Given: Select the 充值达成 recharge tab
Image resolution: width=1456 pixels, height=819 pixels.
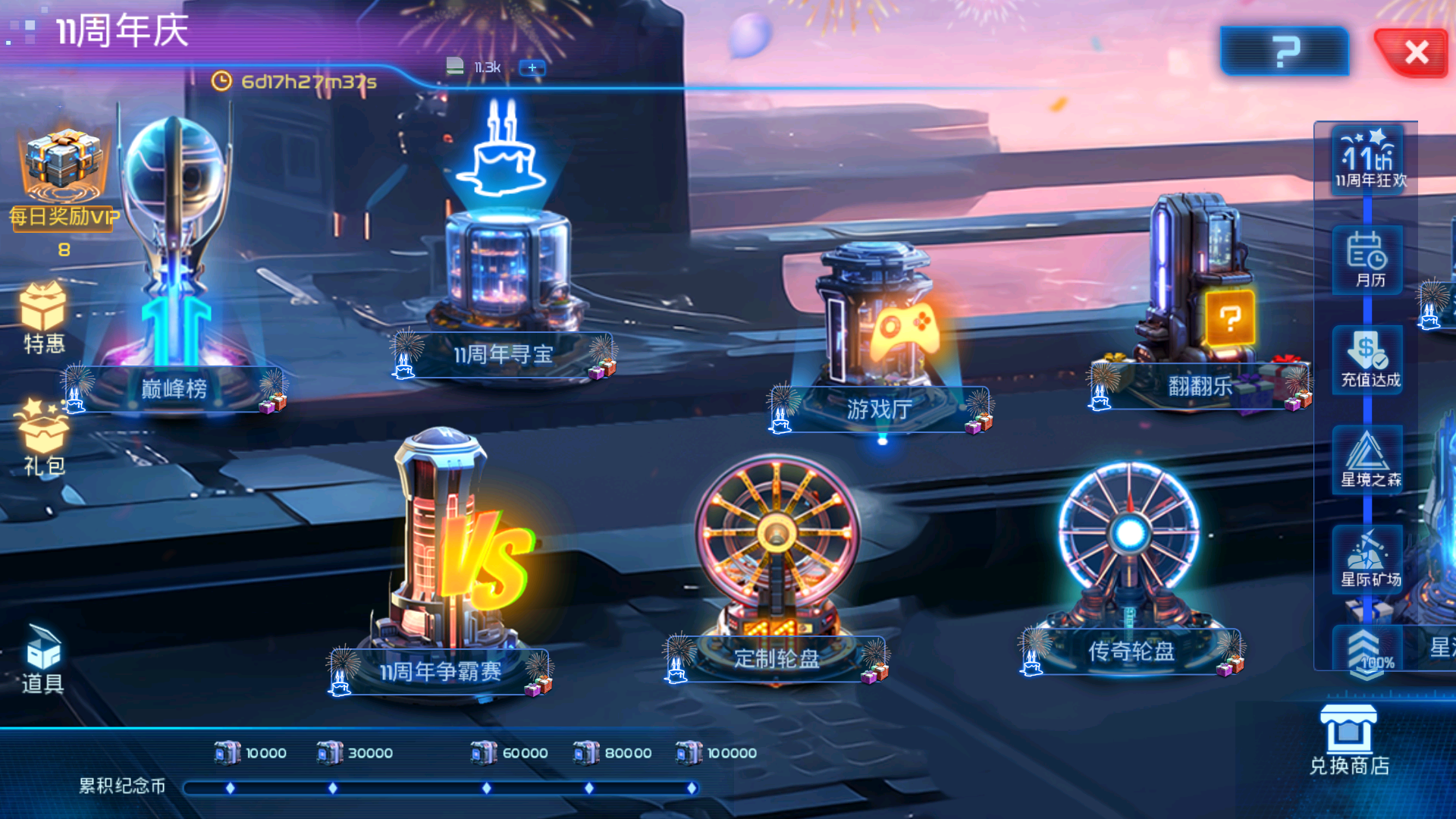Looking at the screenshot, I should click(x=1370, y=359).
